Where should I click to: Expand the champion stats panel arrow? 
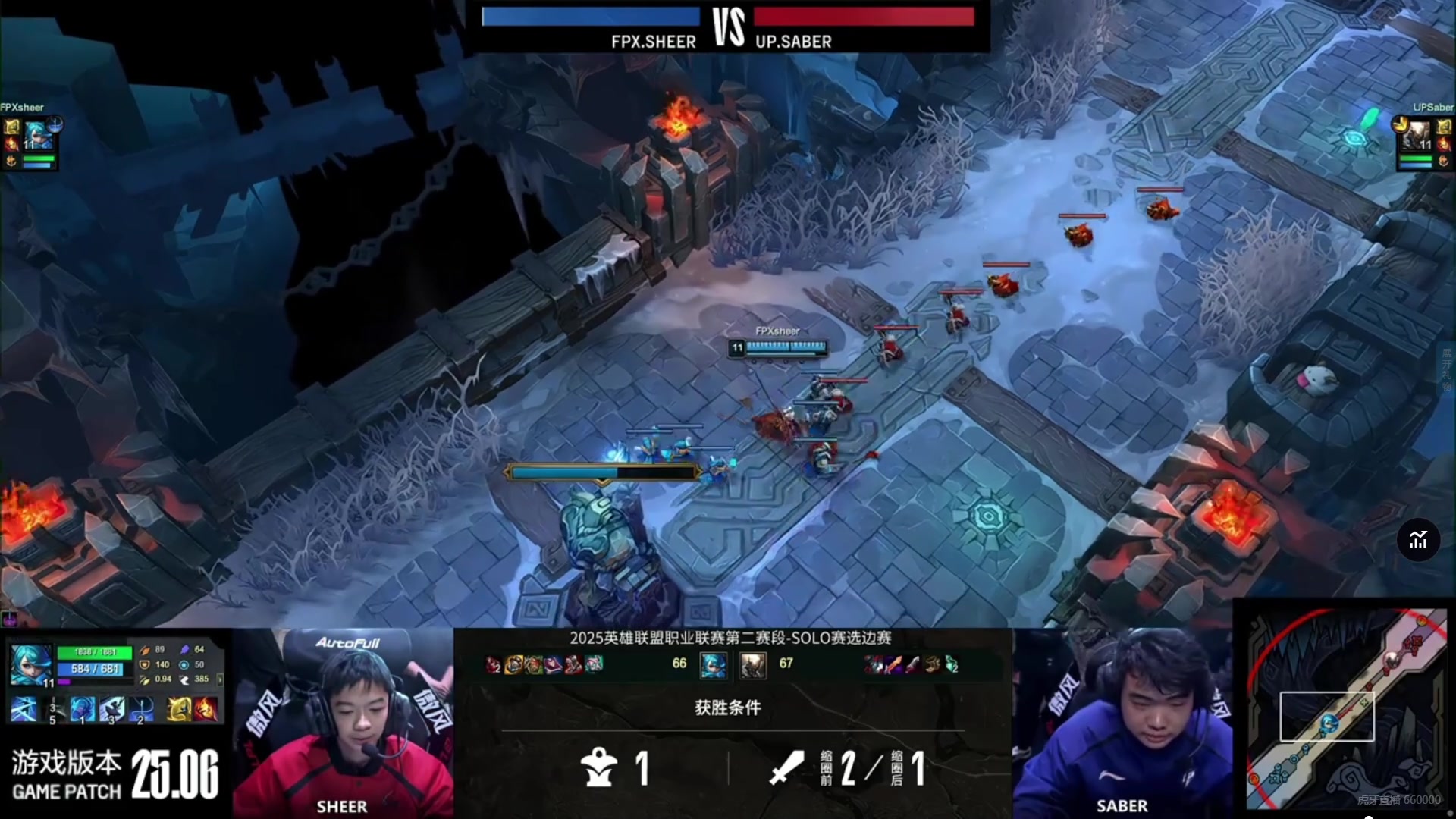click(x=220, y=679)
